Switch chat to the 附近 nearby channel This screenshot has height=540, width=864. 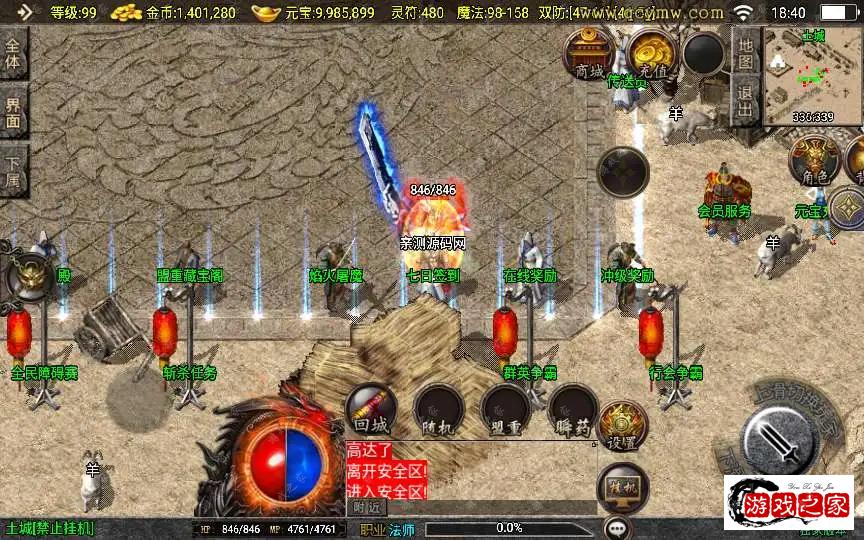point(367,508)
